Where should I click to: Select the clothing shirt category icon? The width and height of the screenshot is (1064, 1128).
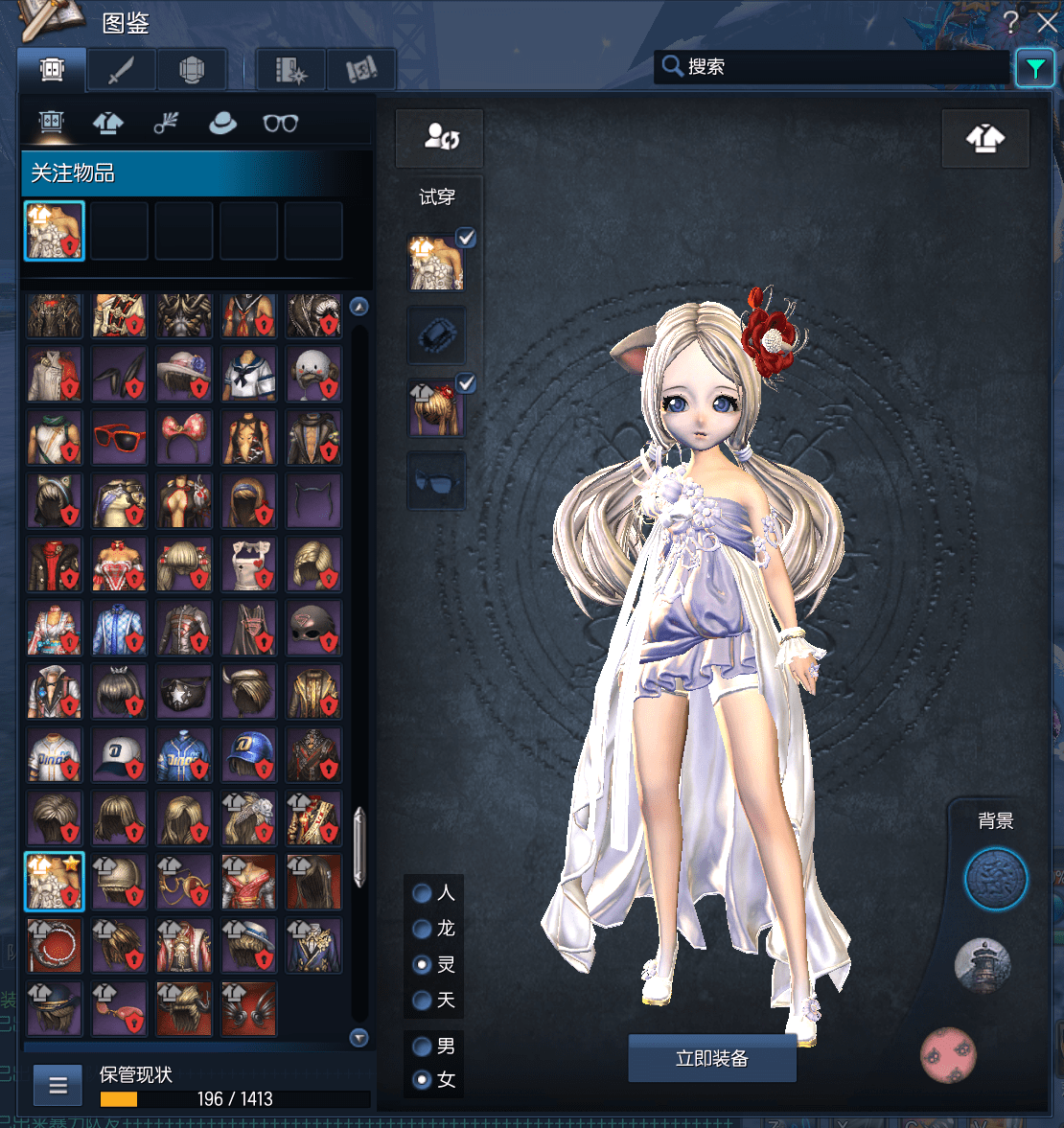[x=107, y=123]
